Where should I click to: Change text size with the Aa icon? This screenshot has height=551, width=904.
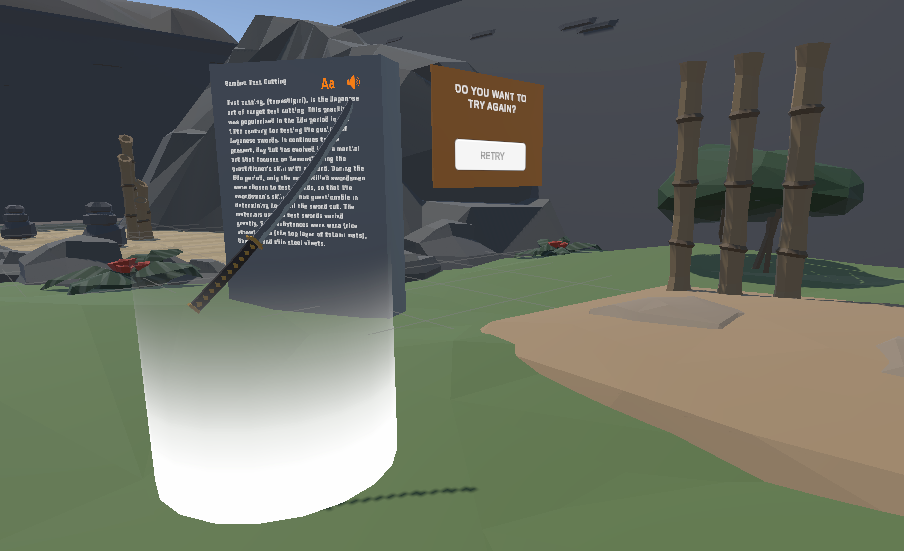coord(327,83)
